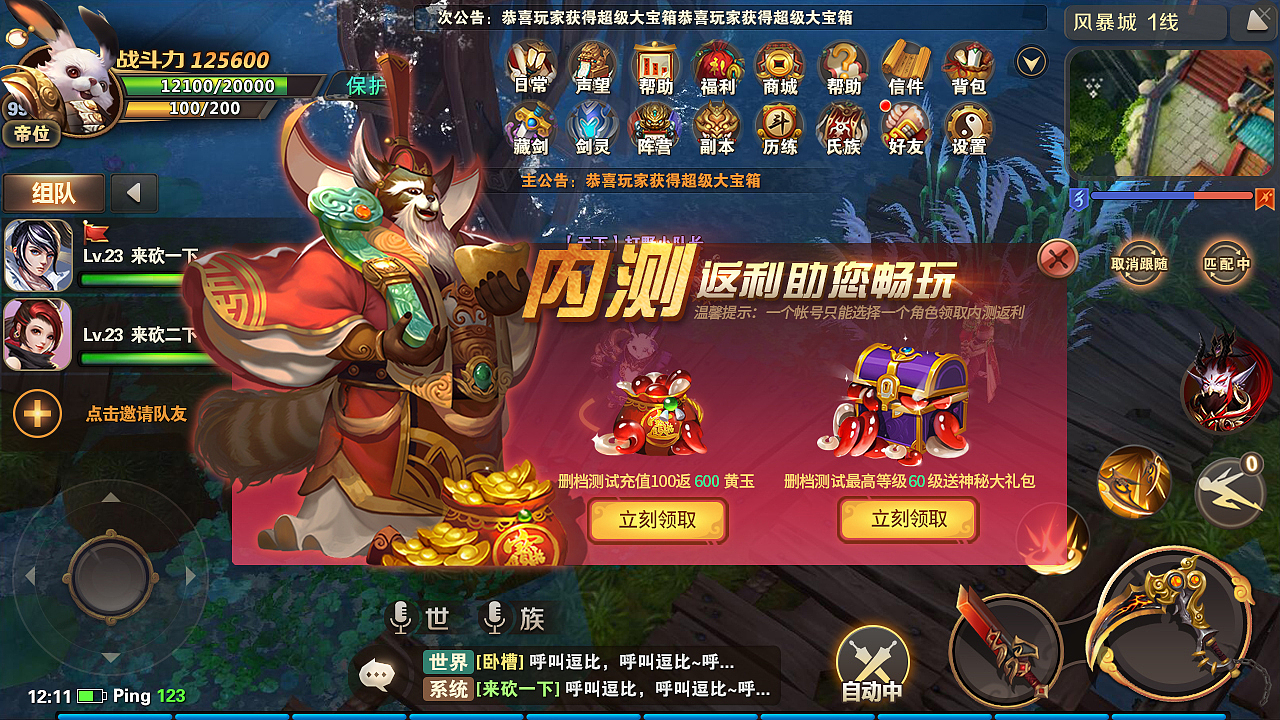The image size is (1280, 720).
Task: Select the 剑灵 sword spirit feature
Action: pos(592,131)
